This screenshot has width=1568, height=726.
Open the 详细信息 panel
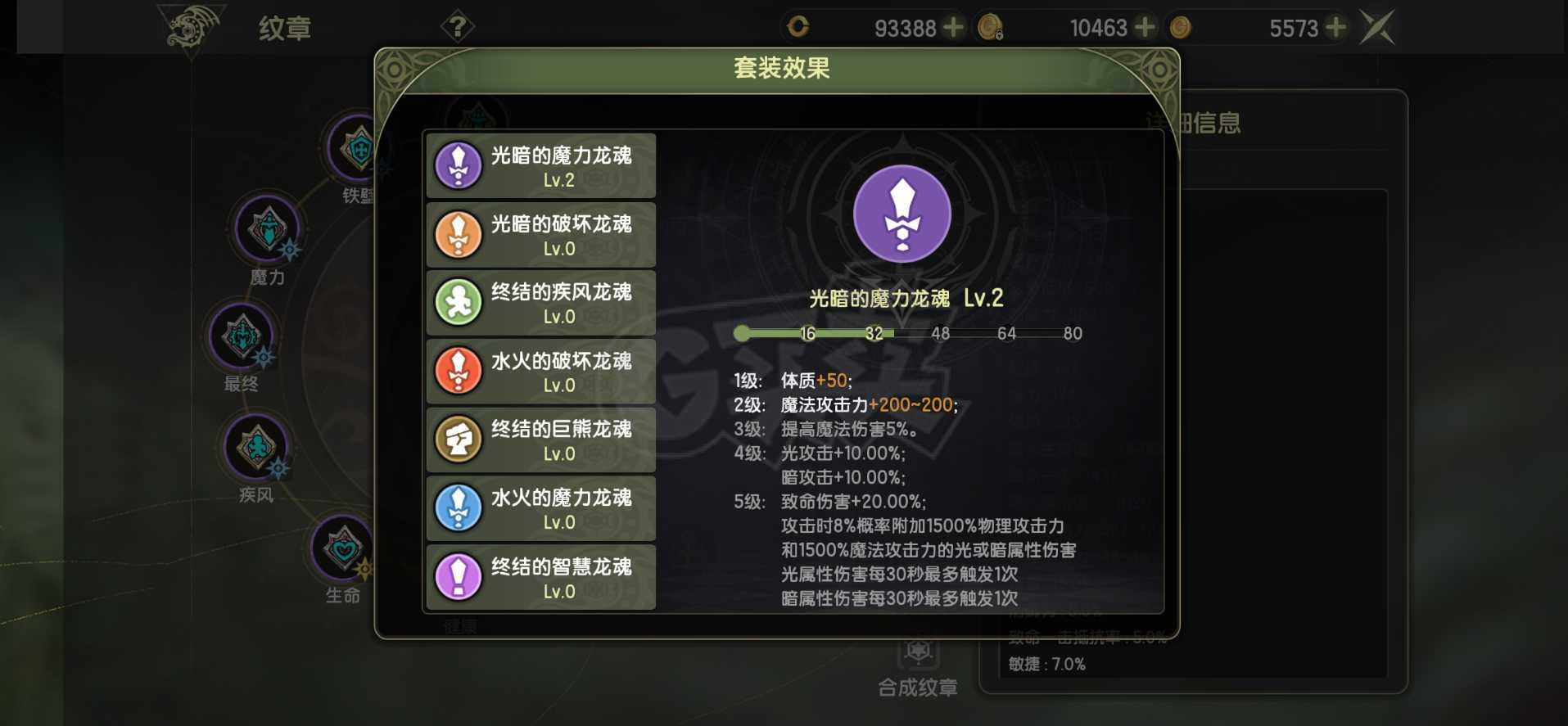click(1195, 121)
